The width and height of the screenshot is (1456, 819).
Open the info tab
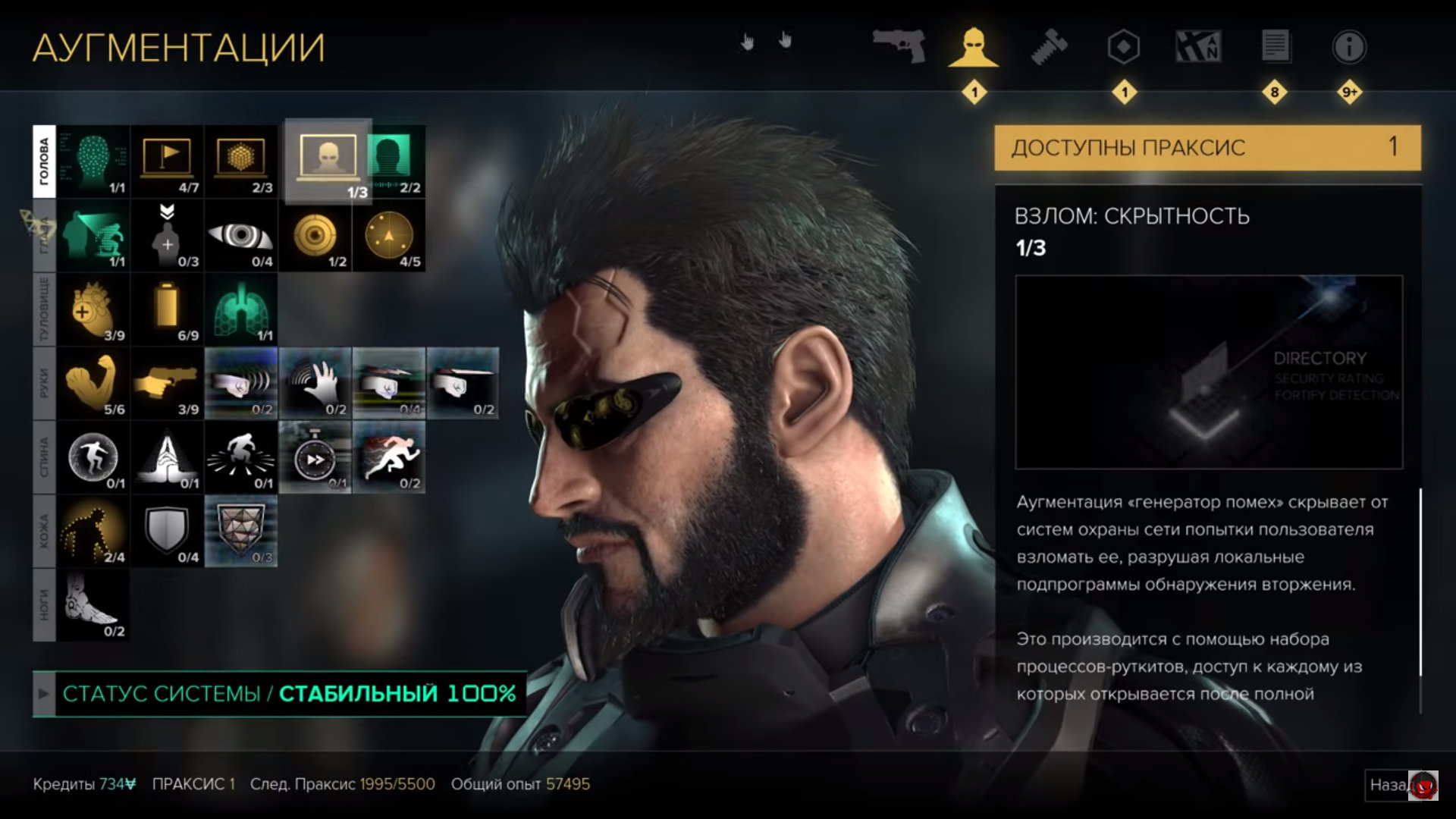pos(1349,47)
